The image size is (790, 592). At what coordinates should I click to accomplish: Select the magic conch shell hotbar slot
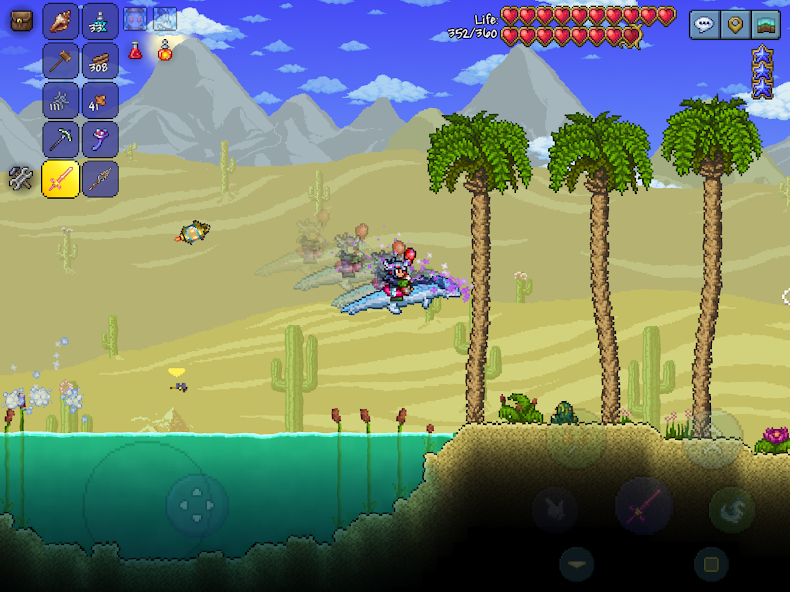(61, 21)
